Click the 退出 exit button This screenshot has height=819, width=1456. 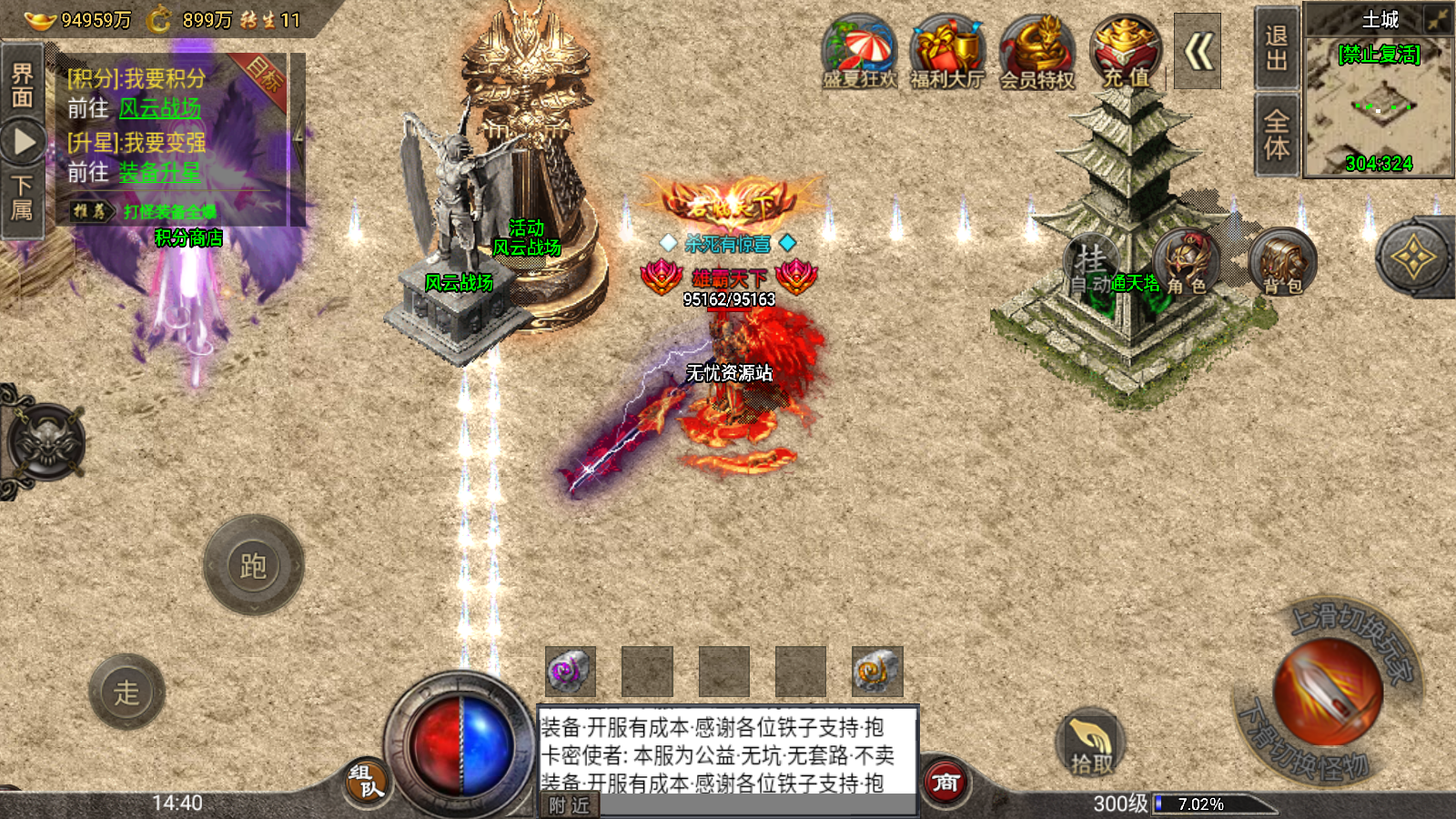(x=1276, y=48)
